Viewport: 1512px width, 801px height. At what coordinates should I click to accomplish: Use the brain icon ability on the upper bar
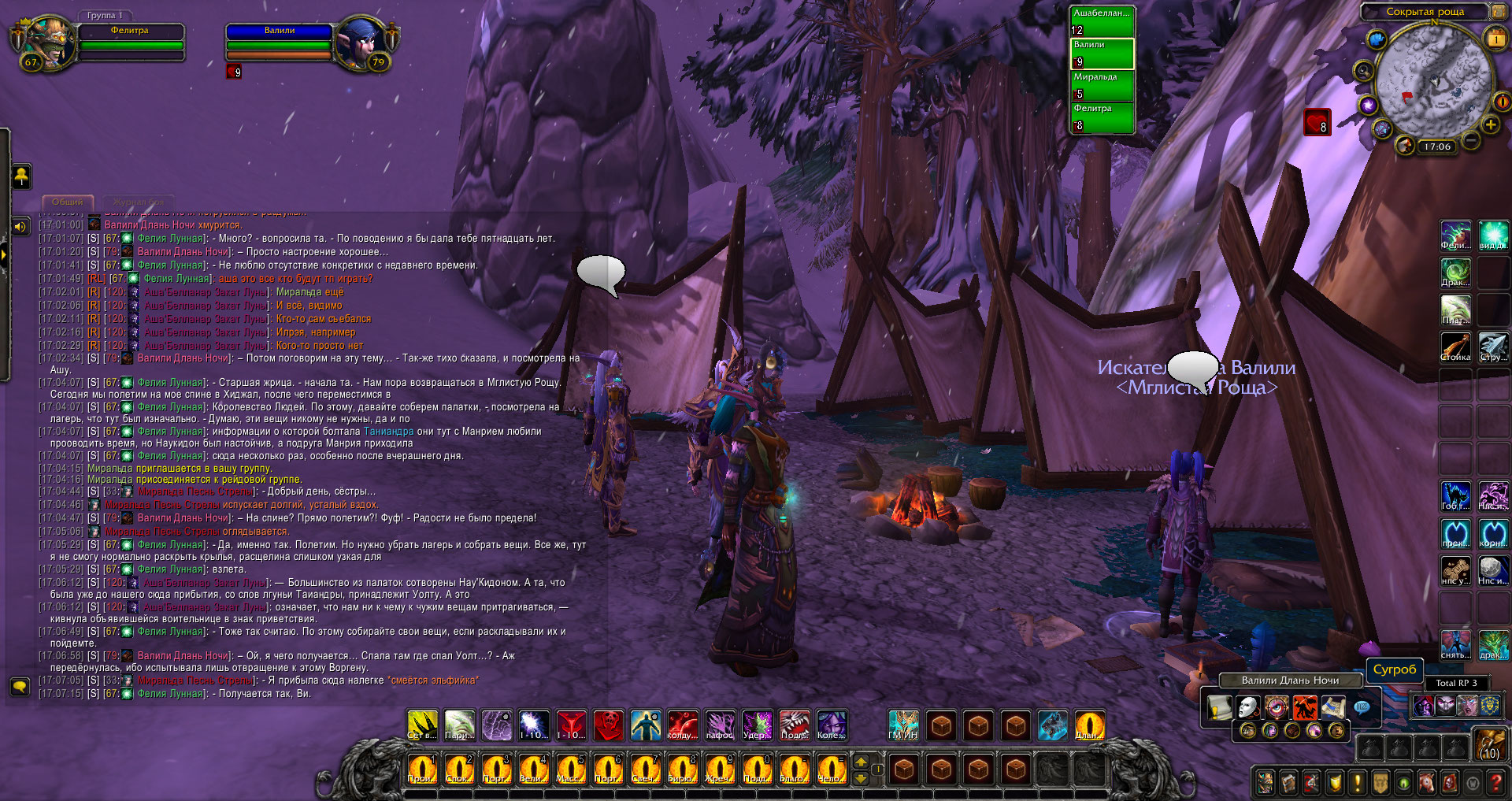pos(497,725)
